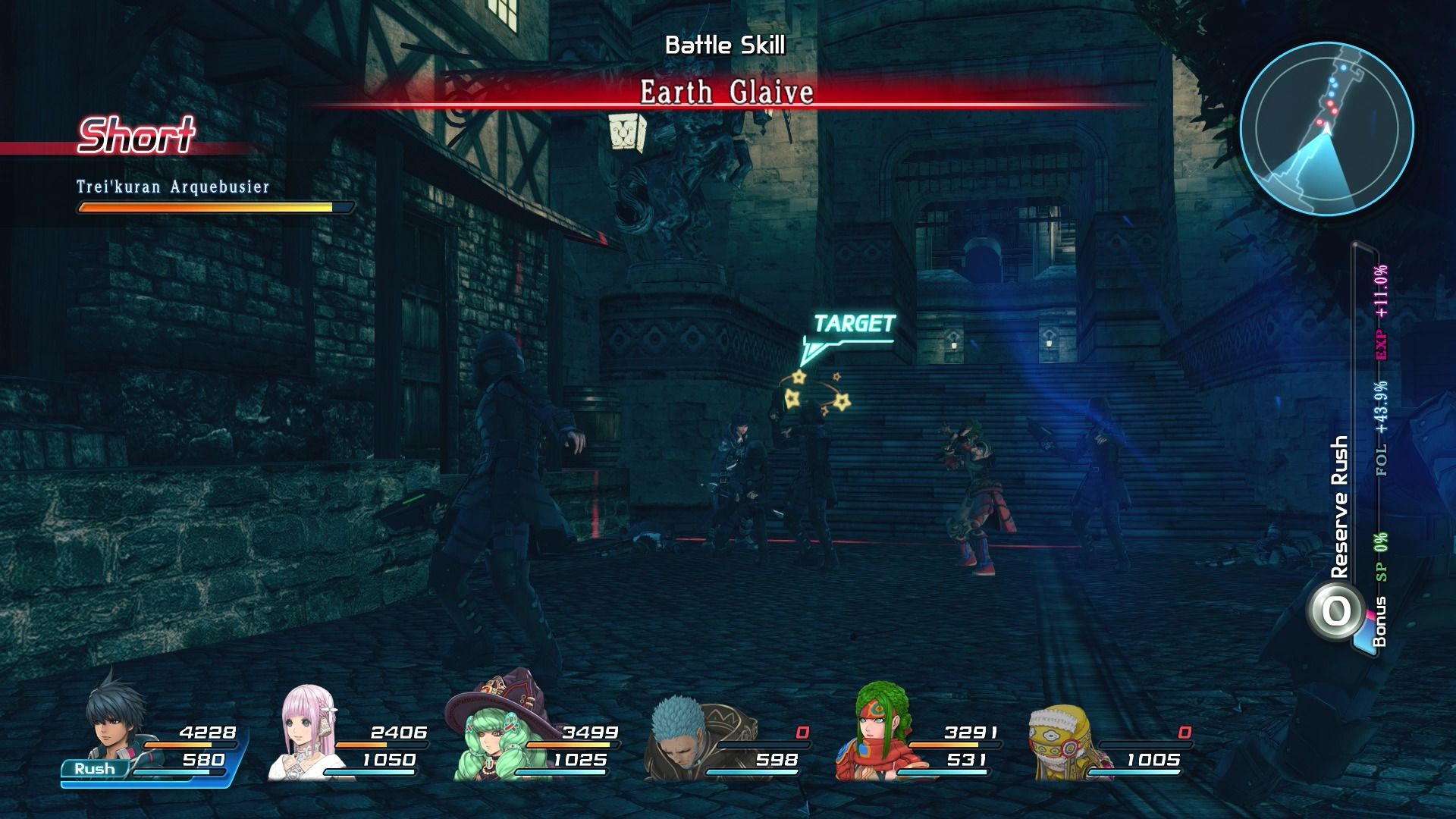The height and width of the screenshot is (819, 1456).
Task: Open the circular battle minimap
Action: pyautogui.click(x=1327, y=129)
